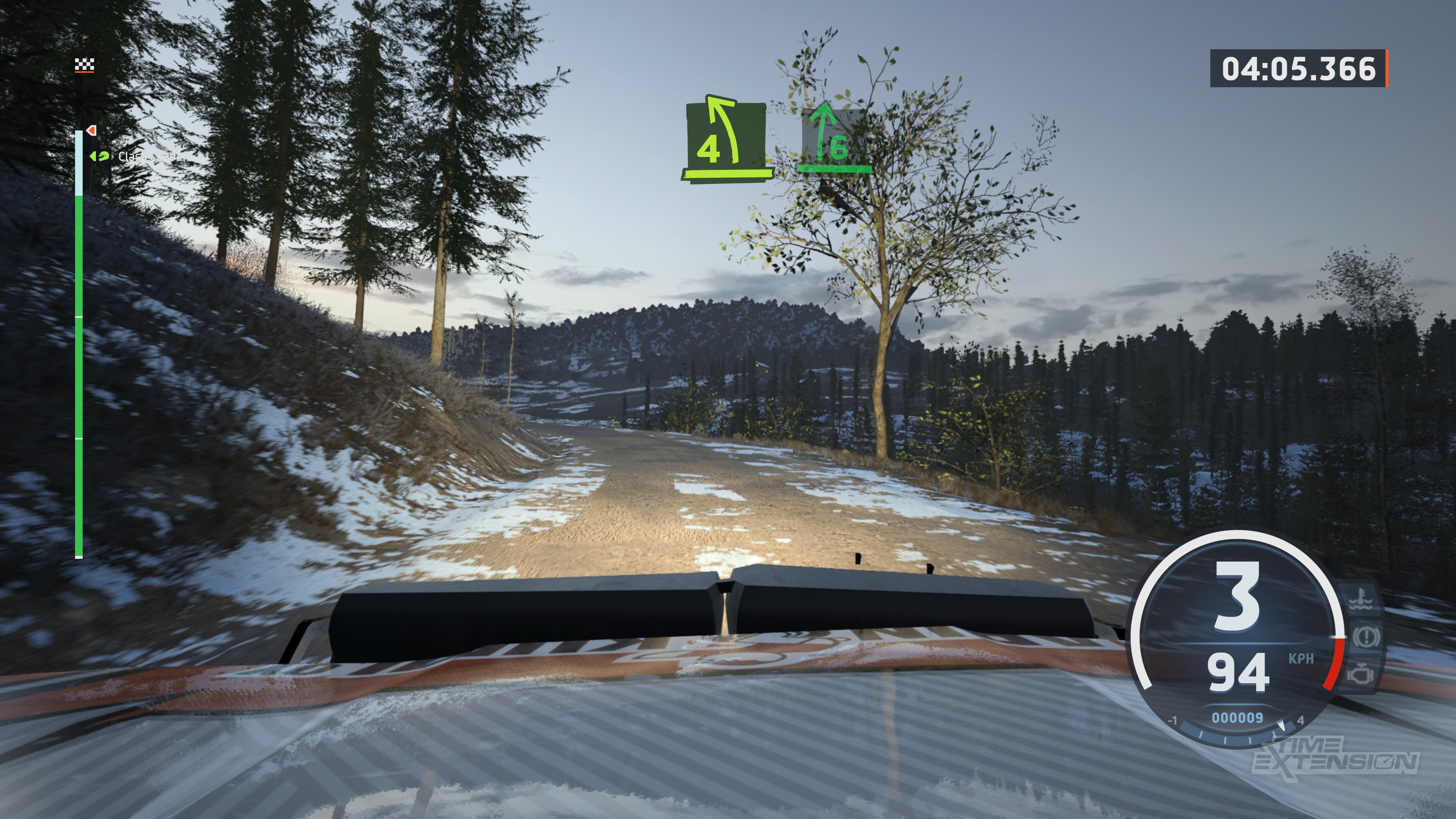Click the brake warning indicator icon

(x=1365, y=637)
